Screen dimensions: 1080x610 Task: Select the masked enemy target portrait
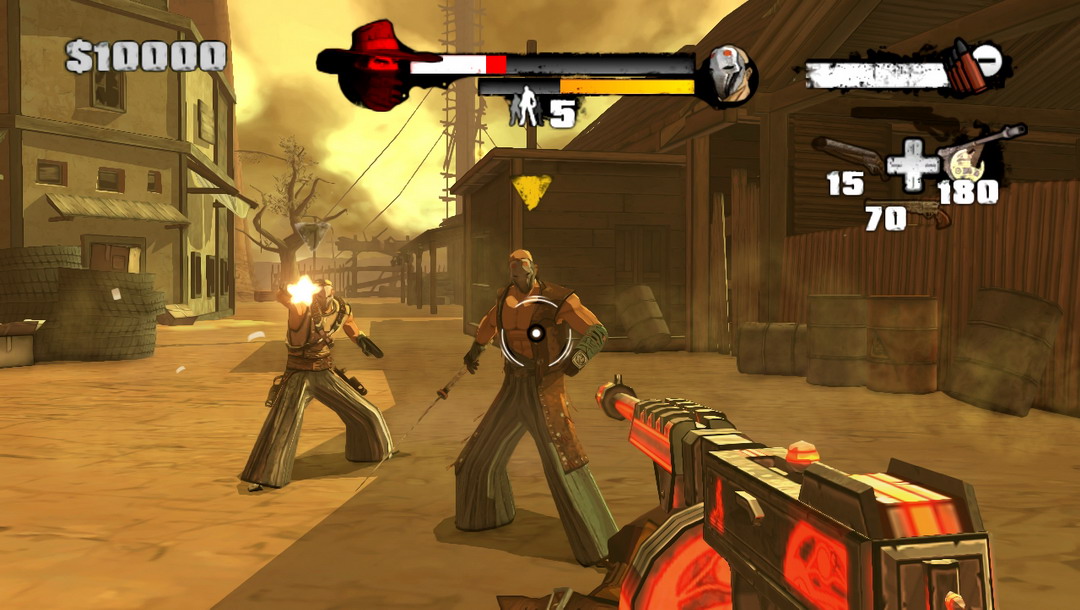[729, 74]
